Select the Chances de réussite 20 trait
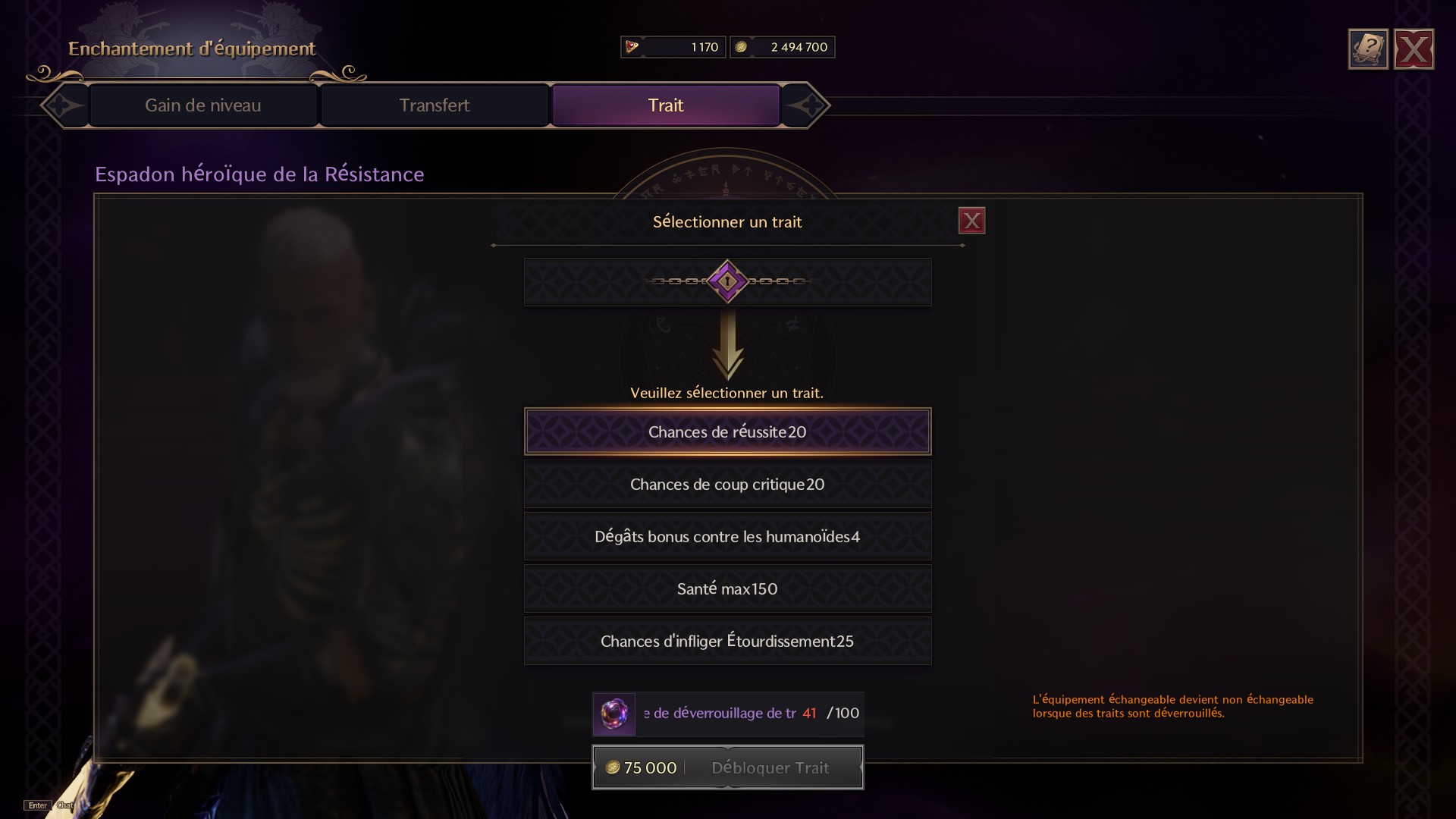Viewport: 1456px width, 819px height. coord(726,431)
